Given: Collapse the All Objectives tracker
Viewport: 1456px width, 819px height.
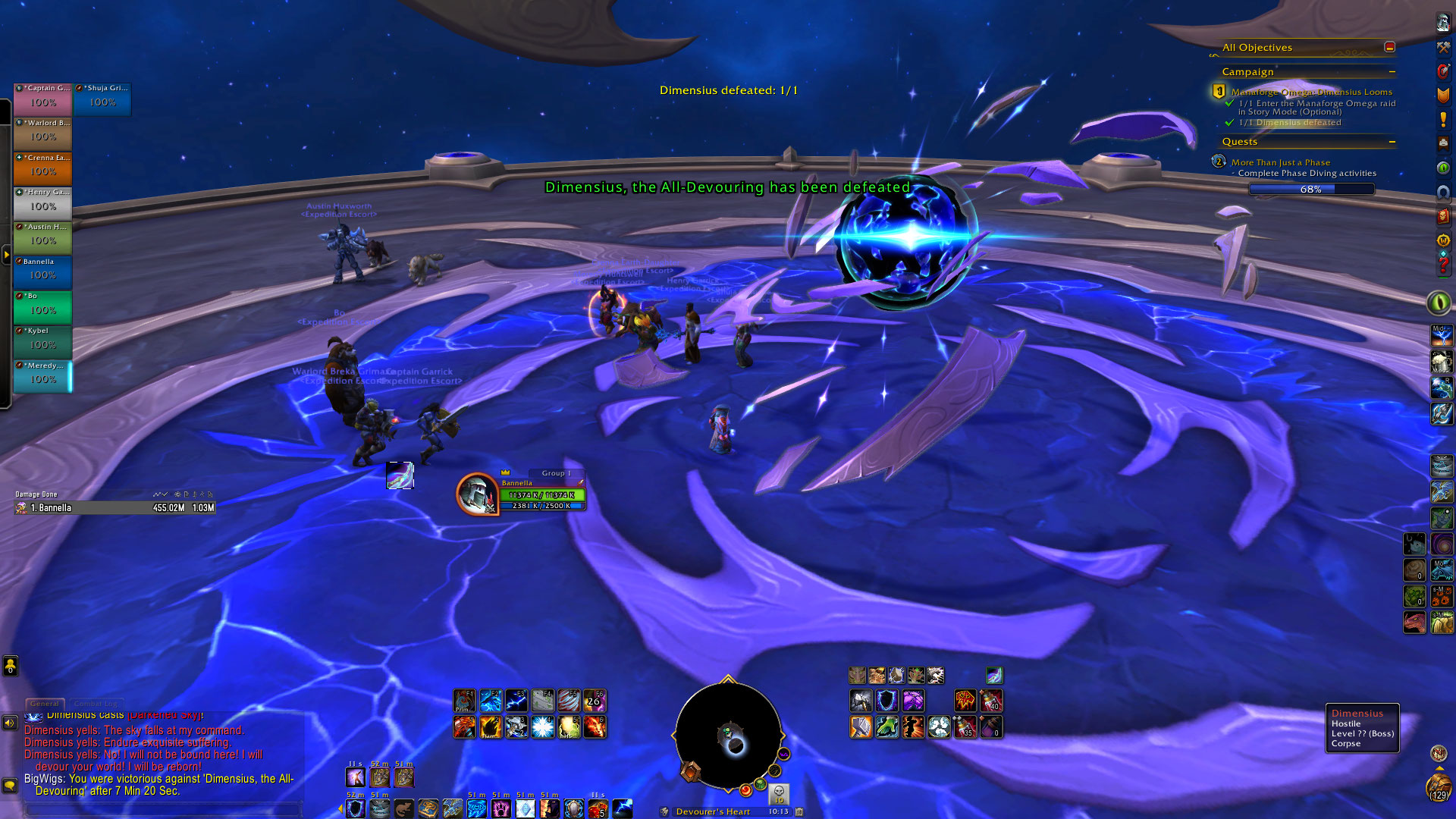Looking at the screenshot, I should [x=1389, y=47].
